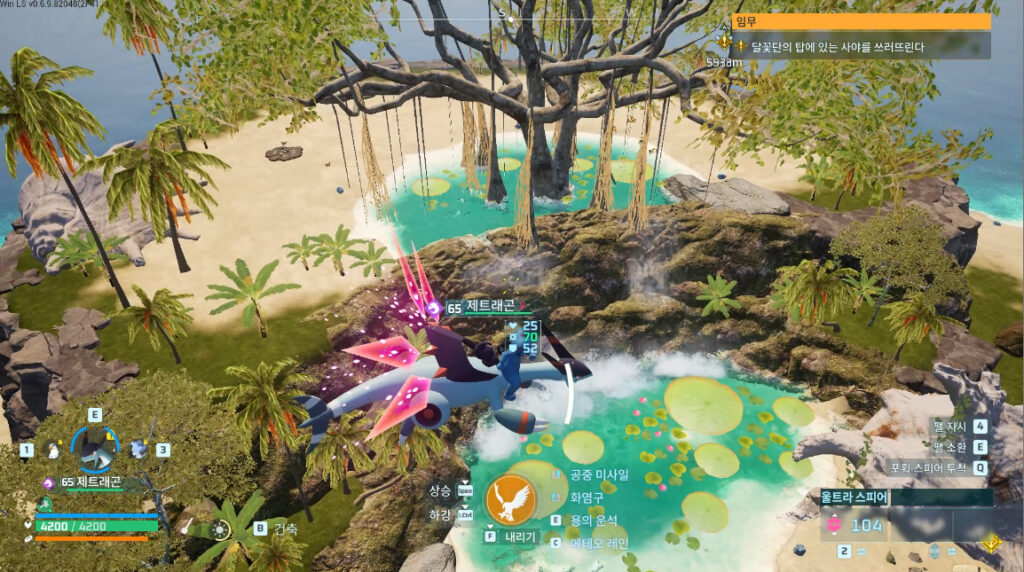Open the orange 임무 mission header
The width and height of the screenshot is (1024, 572).
point(862,21)
